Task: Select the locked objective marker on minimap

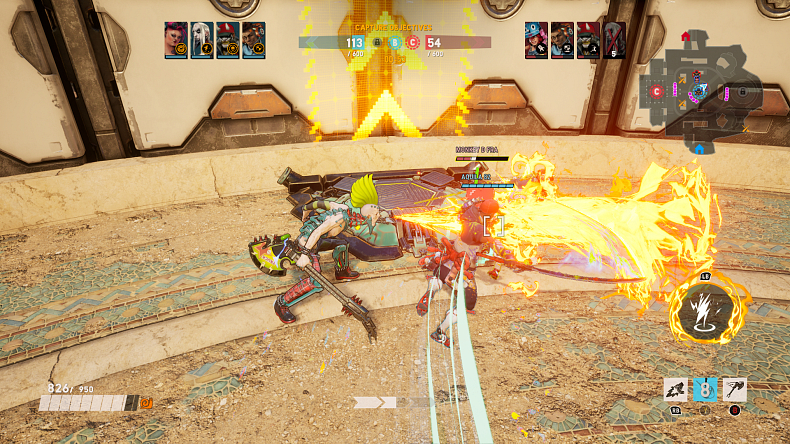Action: (744, 92)
